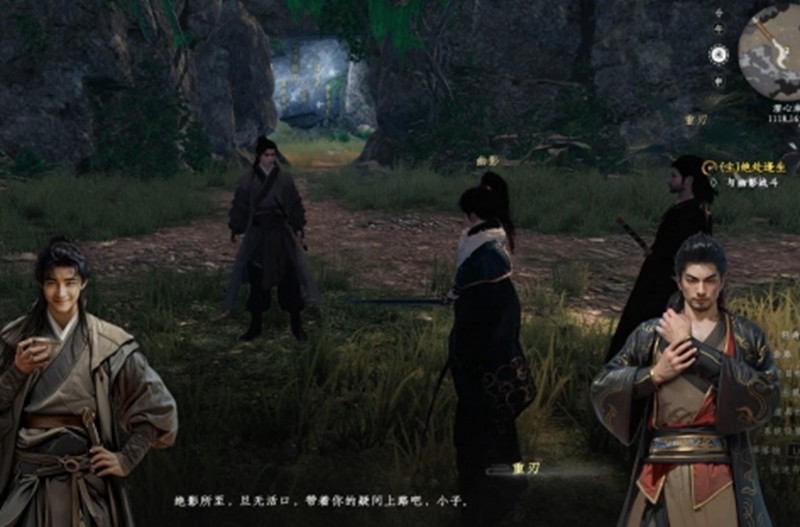The height and width of the screenshot is (527, 800).
Task: Click the highlighted time-of-day dial icon
Action: [717, 56]
